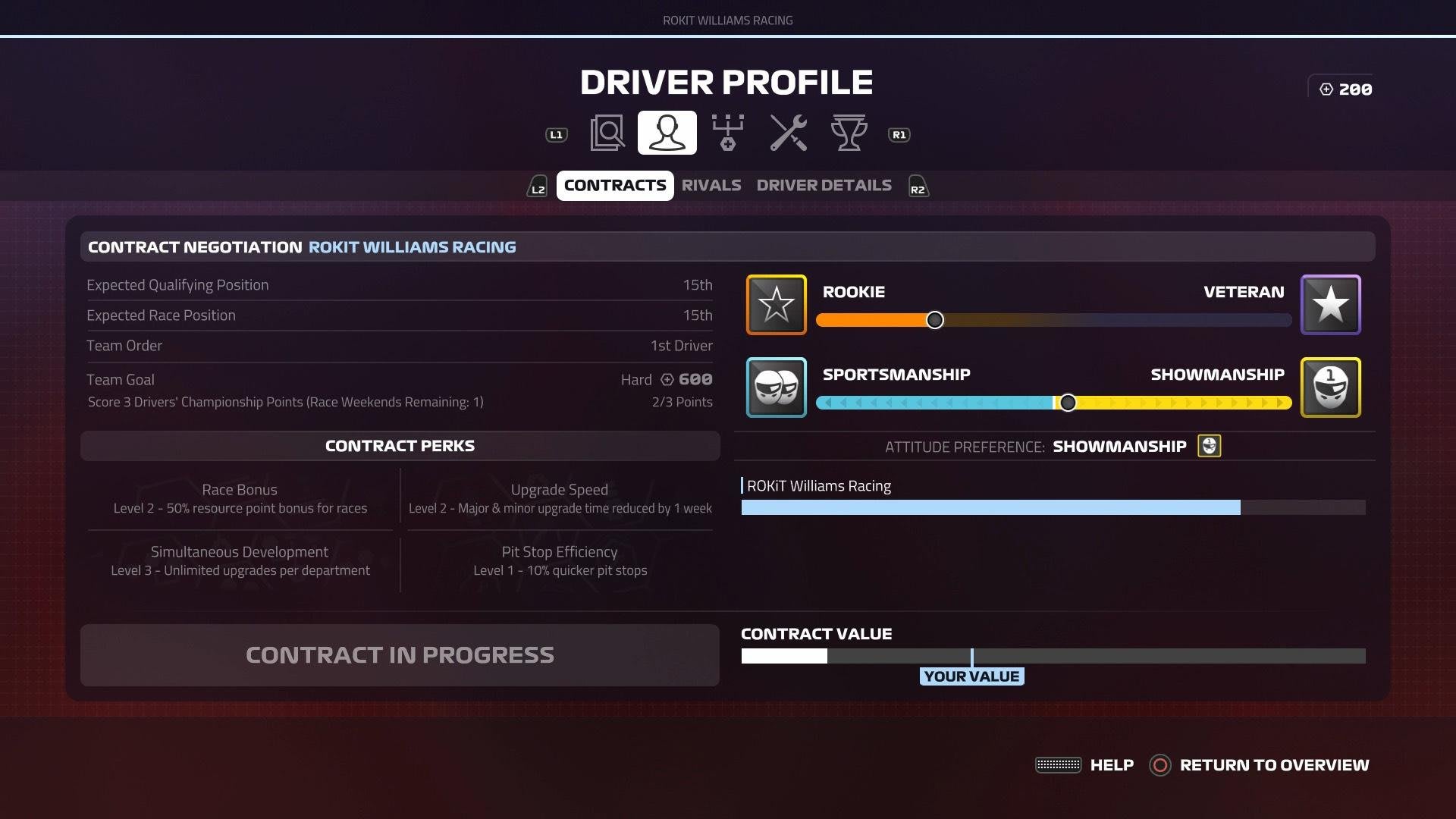Open the trophy standings tab

tap(849, 133)
